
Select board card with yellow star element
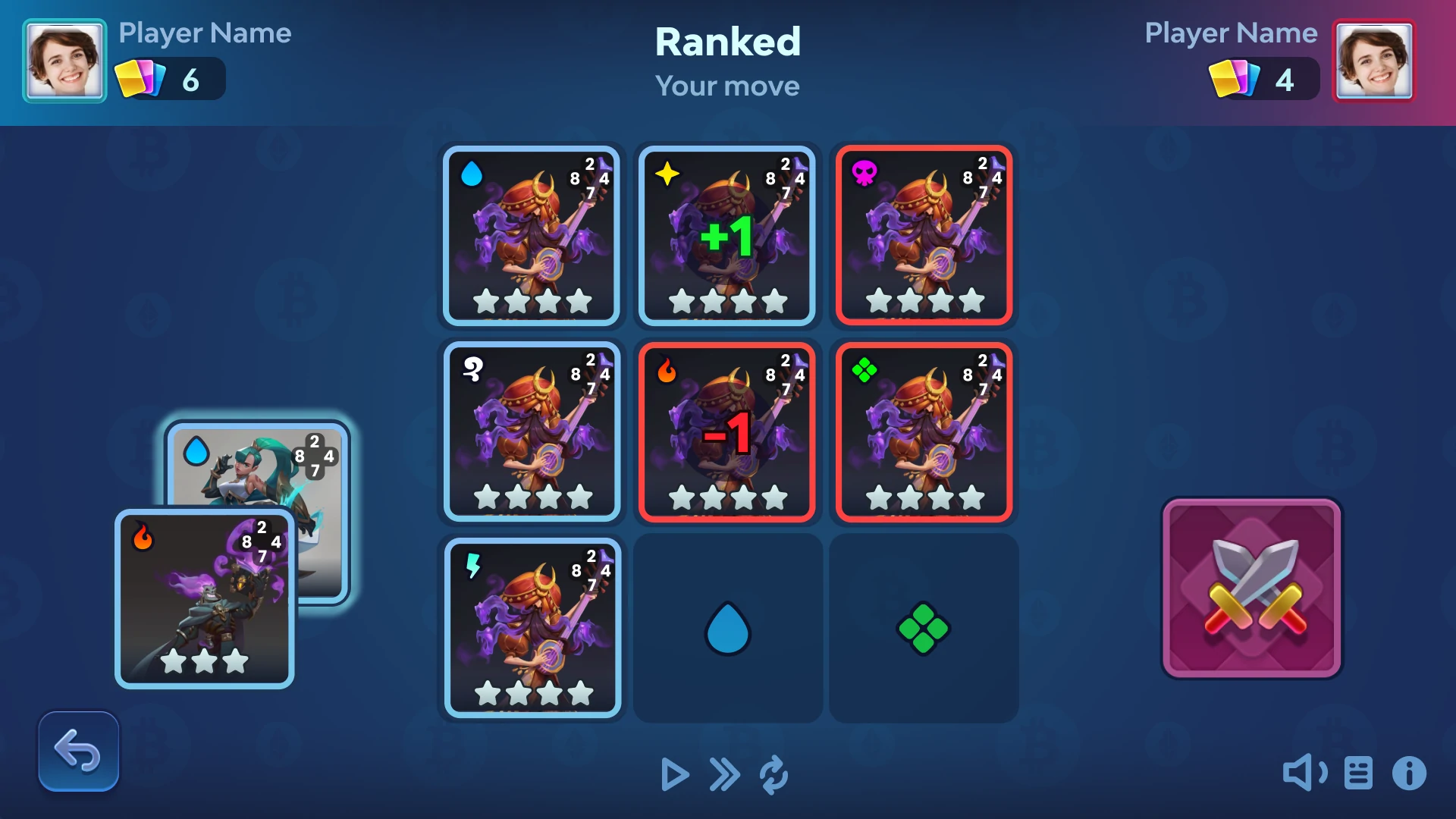click(x=727, y=236)
